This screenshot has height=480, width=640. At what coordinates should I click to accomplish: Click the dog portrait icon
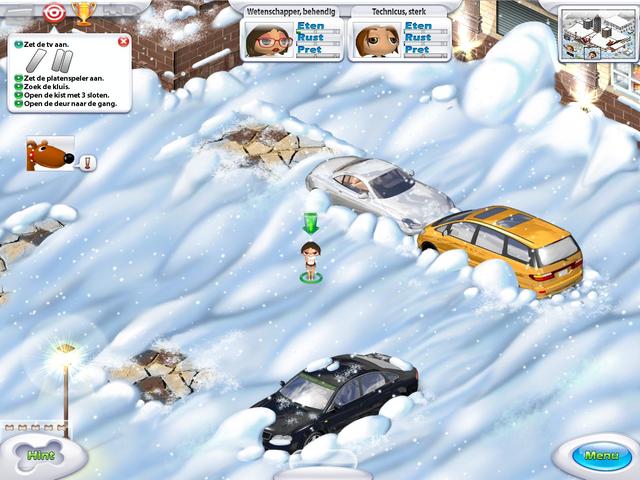click(47, 155)
